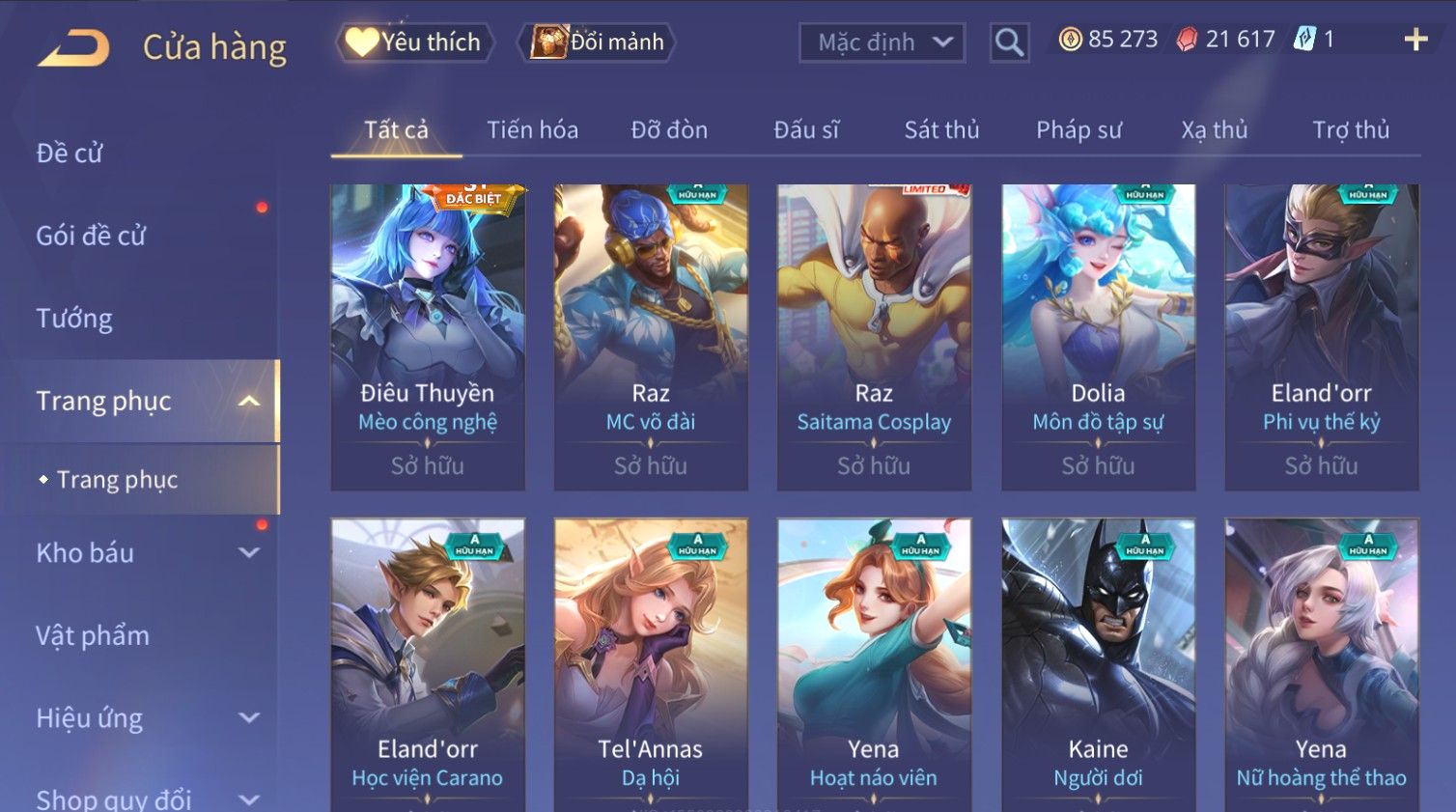Pick the Dolia Môn đồ tập sự skin
This screenshot has width=1456, height=812.
[x=1098, y=336]
